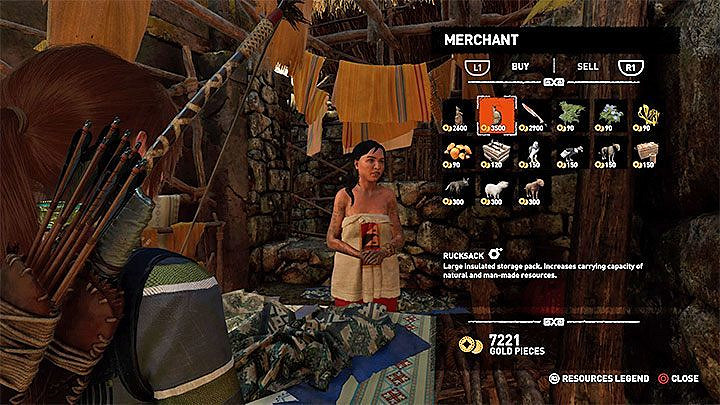Select the highlighted Rucksack for 3500
The height and width of the screenshot is (405, 720).
(x=496, y=116)
